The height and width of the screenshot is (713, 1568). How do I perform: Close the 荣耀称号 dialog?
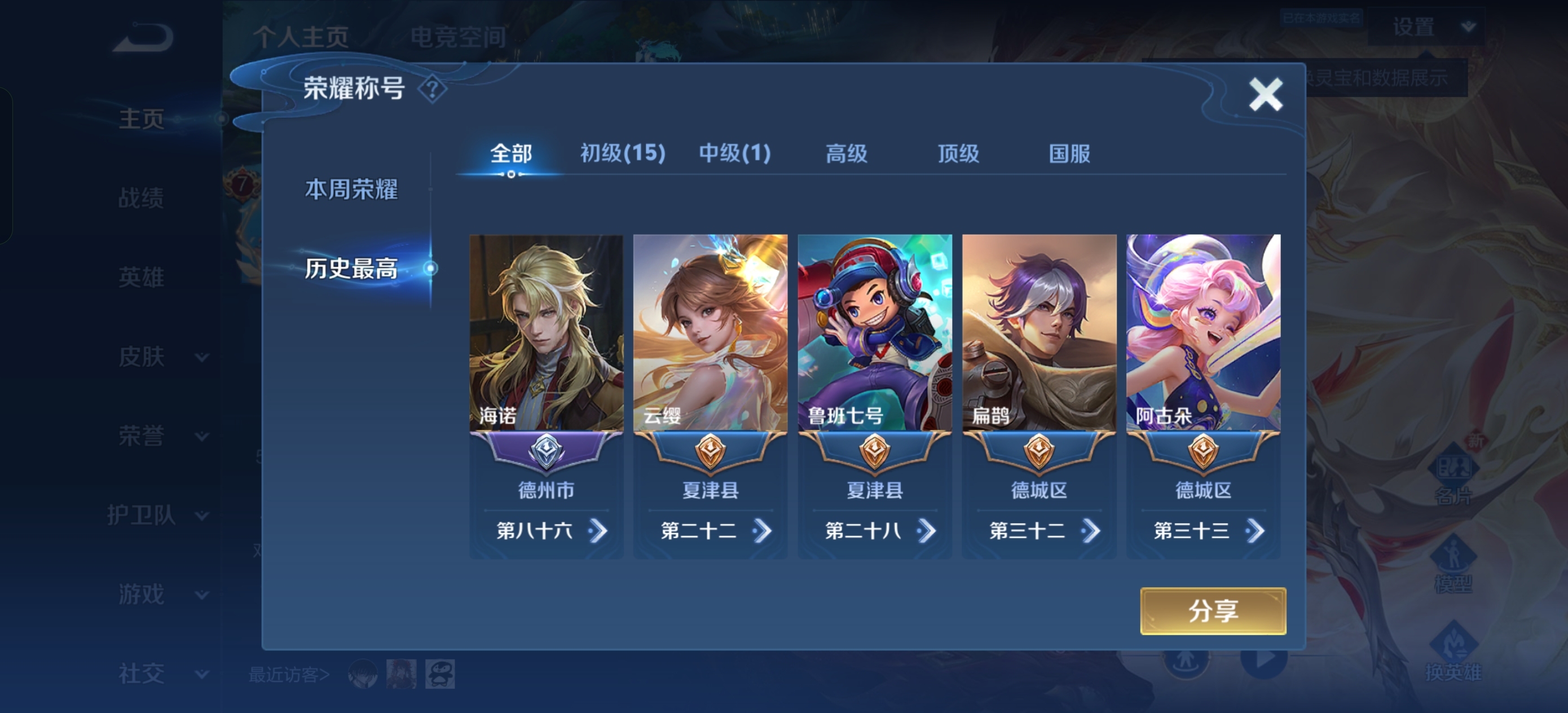1266,94
